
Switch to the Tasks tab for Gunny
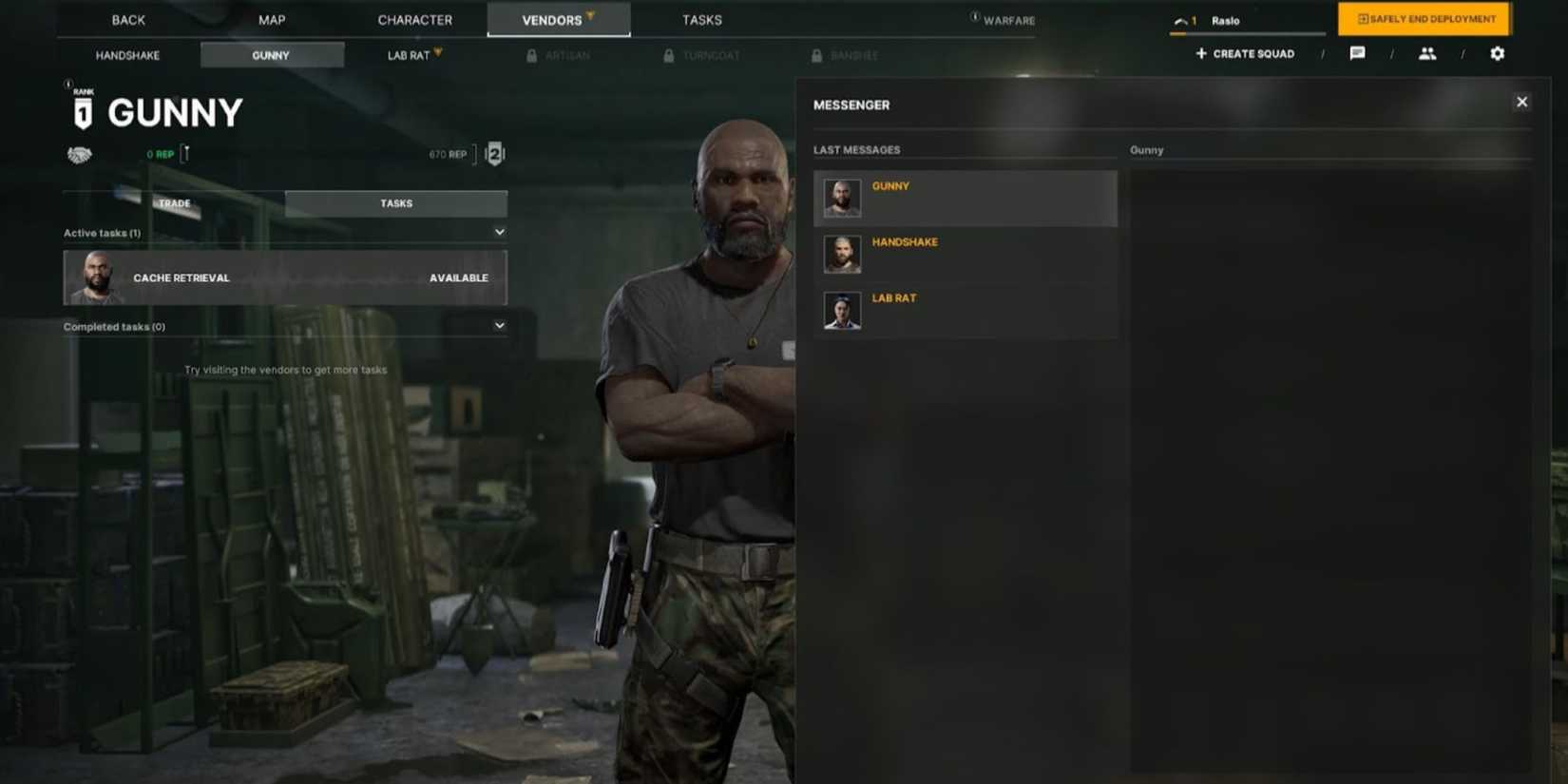(x=395, y=202)
